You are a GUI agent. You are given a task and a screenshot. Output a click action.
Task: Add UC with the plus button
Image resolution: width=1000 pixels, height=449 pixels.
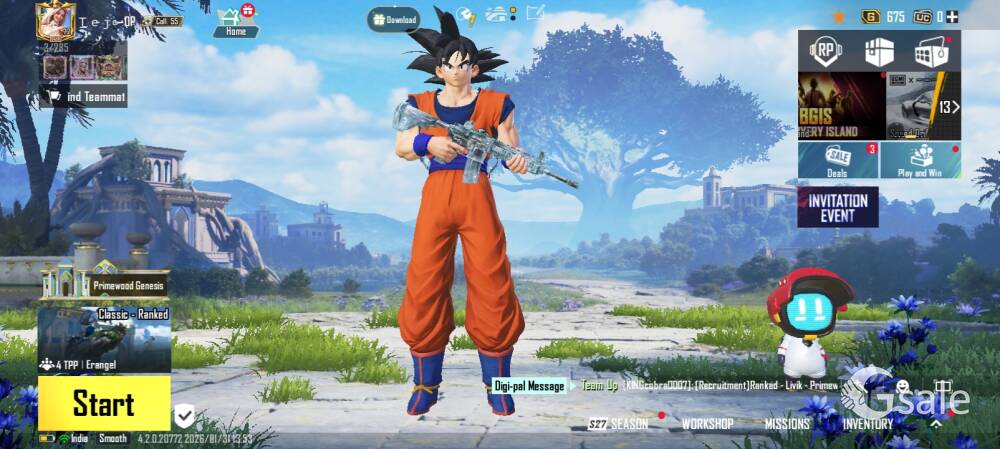tap(952, 16)
